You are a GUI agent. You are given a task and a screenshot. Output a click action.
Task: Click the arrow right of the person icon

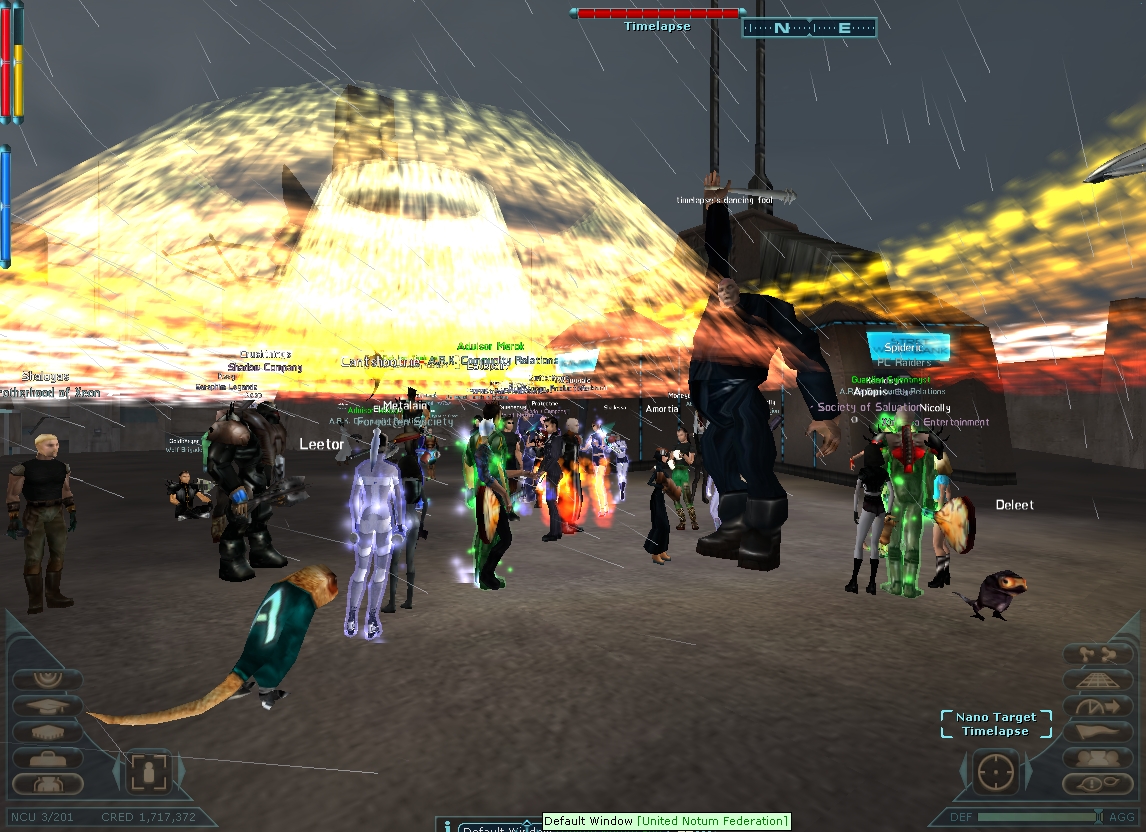click(x=182, y=773)
